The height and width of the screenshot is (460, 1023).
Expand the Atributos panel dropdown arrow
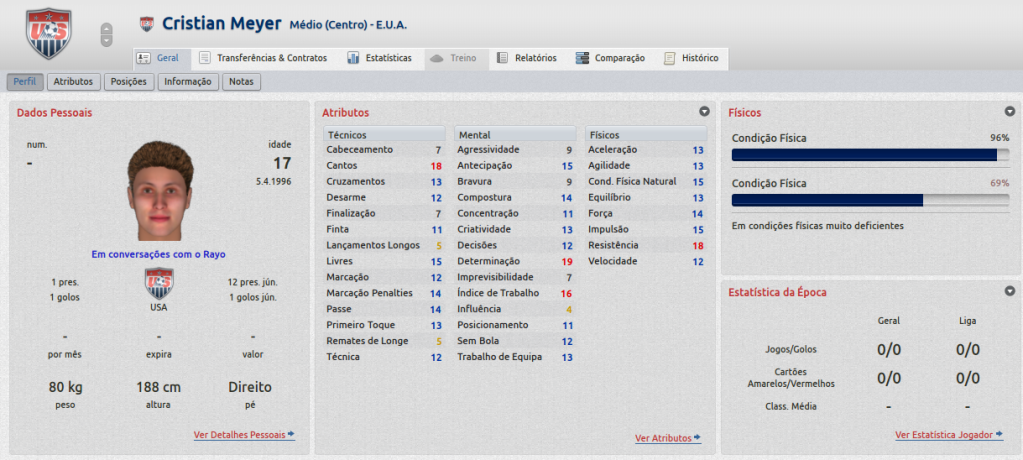coord(704,112)
